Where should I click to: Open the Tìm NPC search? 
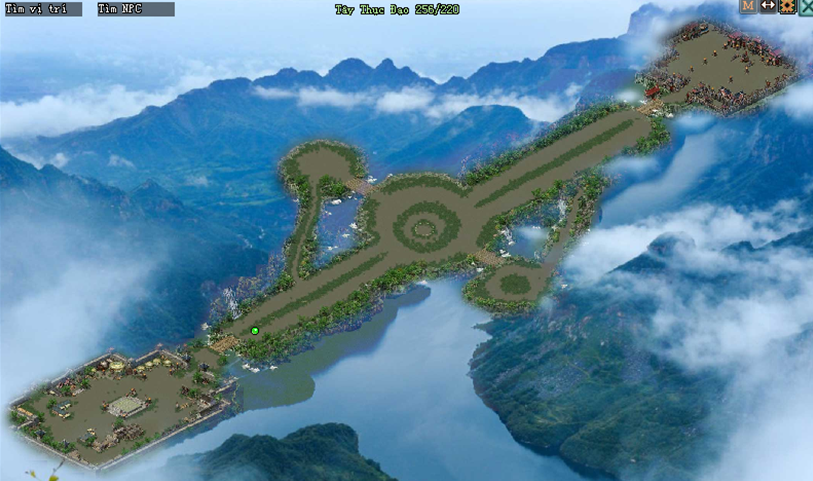point(135,9)
